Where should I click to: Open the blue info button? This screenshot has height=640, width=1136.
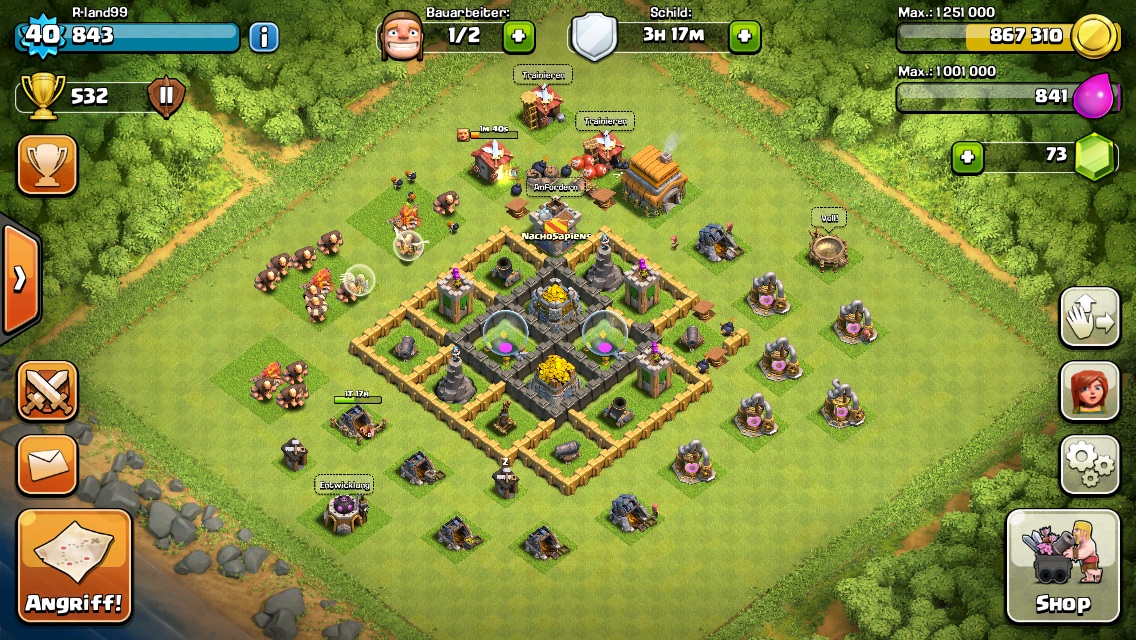pos(263,37)
